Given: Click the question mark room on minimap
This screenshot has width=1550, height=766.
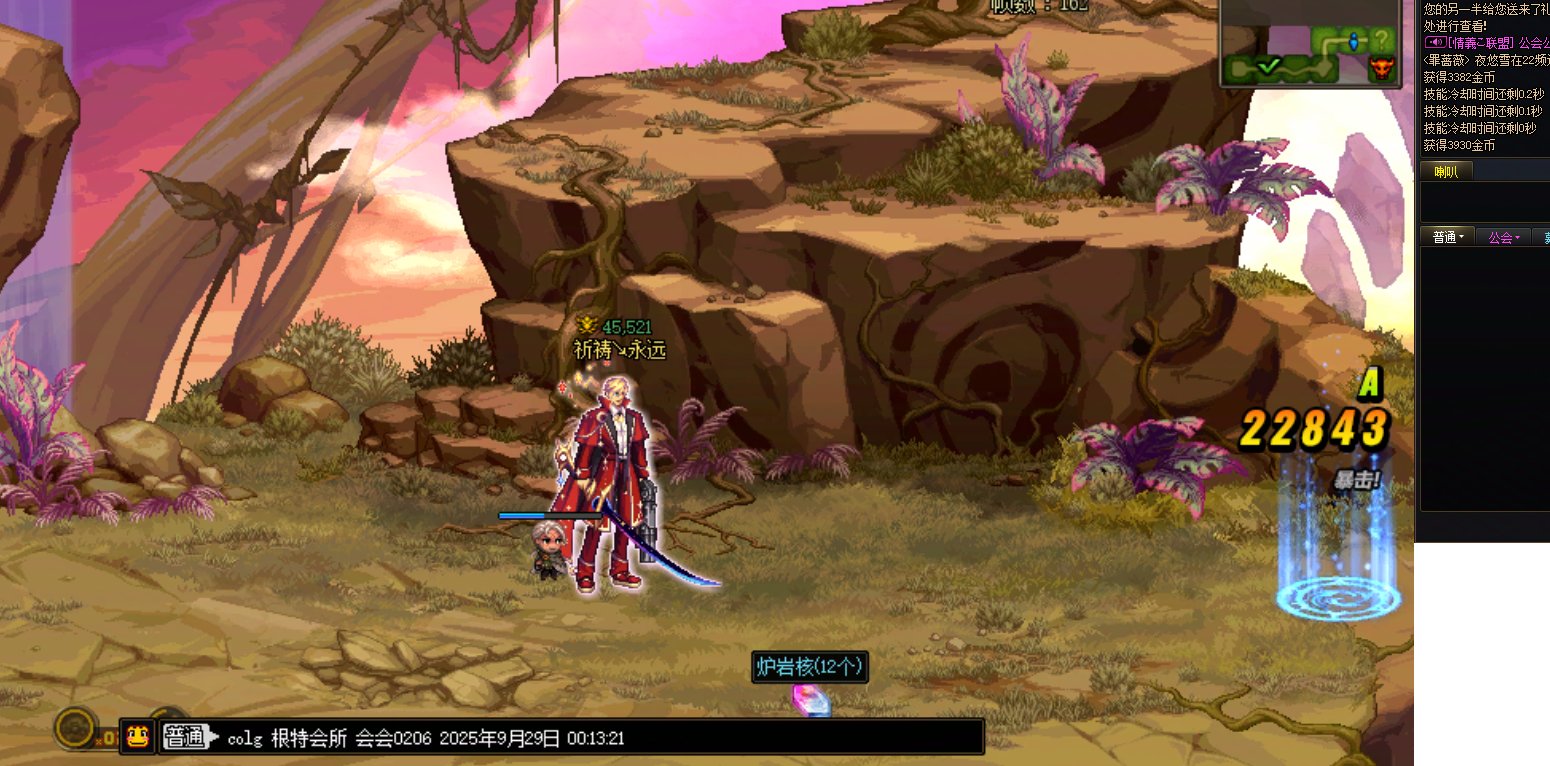Looking at the screenshot, I should click(x=1381, y=41).
